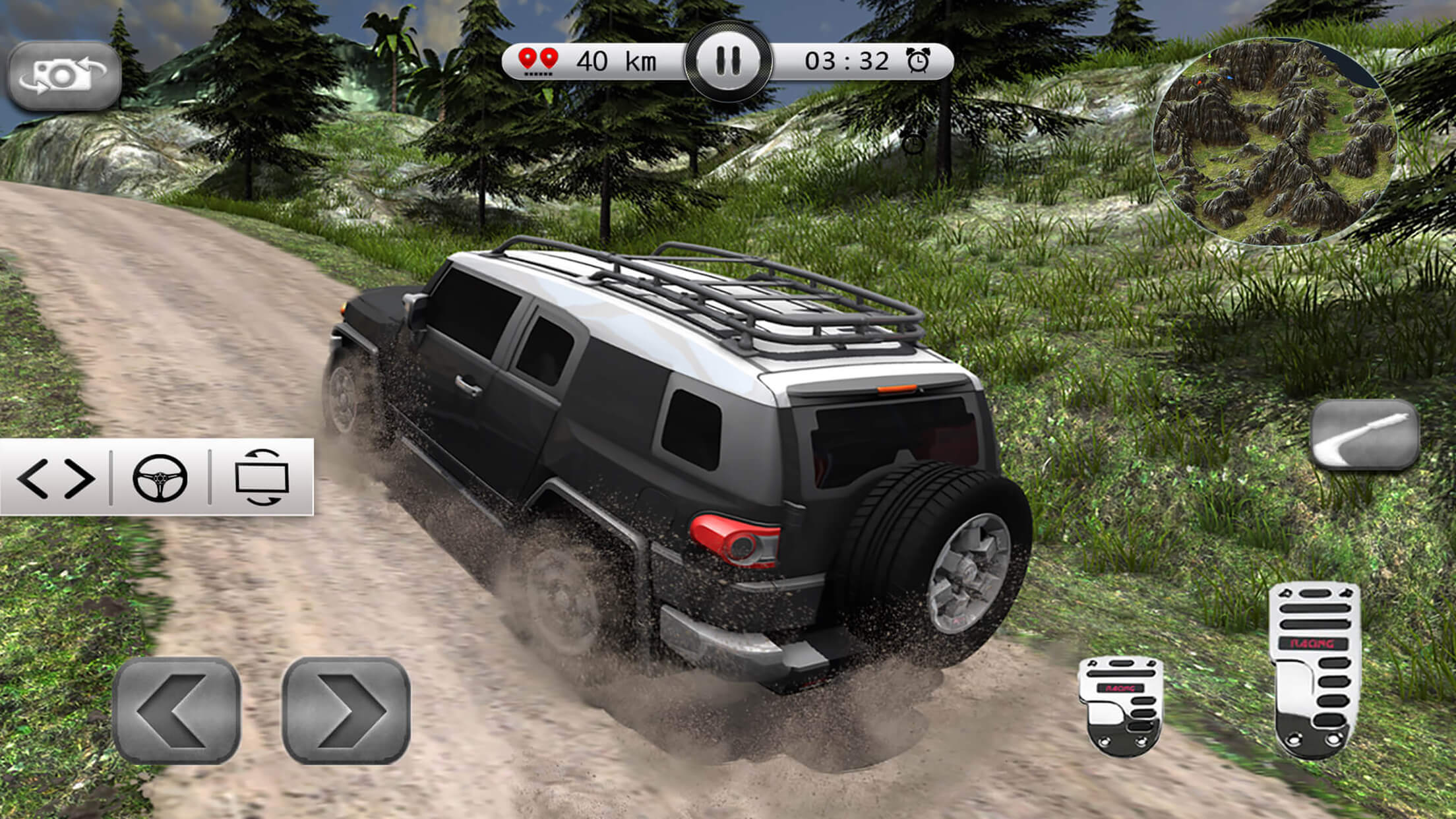Image resolution: width=1456 pixels, height=819 pixels.
Task: Steer right with the right arrow button
Action: click(x=346, y=710)
